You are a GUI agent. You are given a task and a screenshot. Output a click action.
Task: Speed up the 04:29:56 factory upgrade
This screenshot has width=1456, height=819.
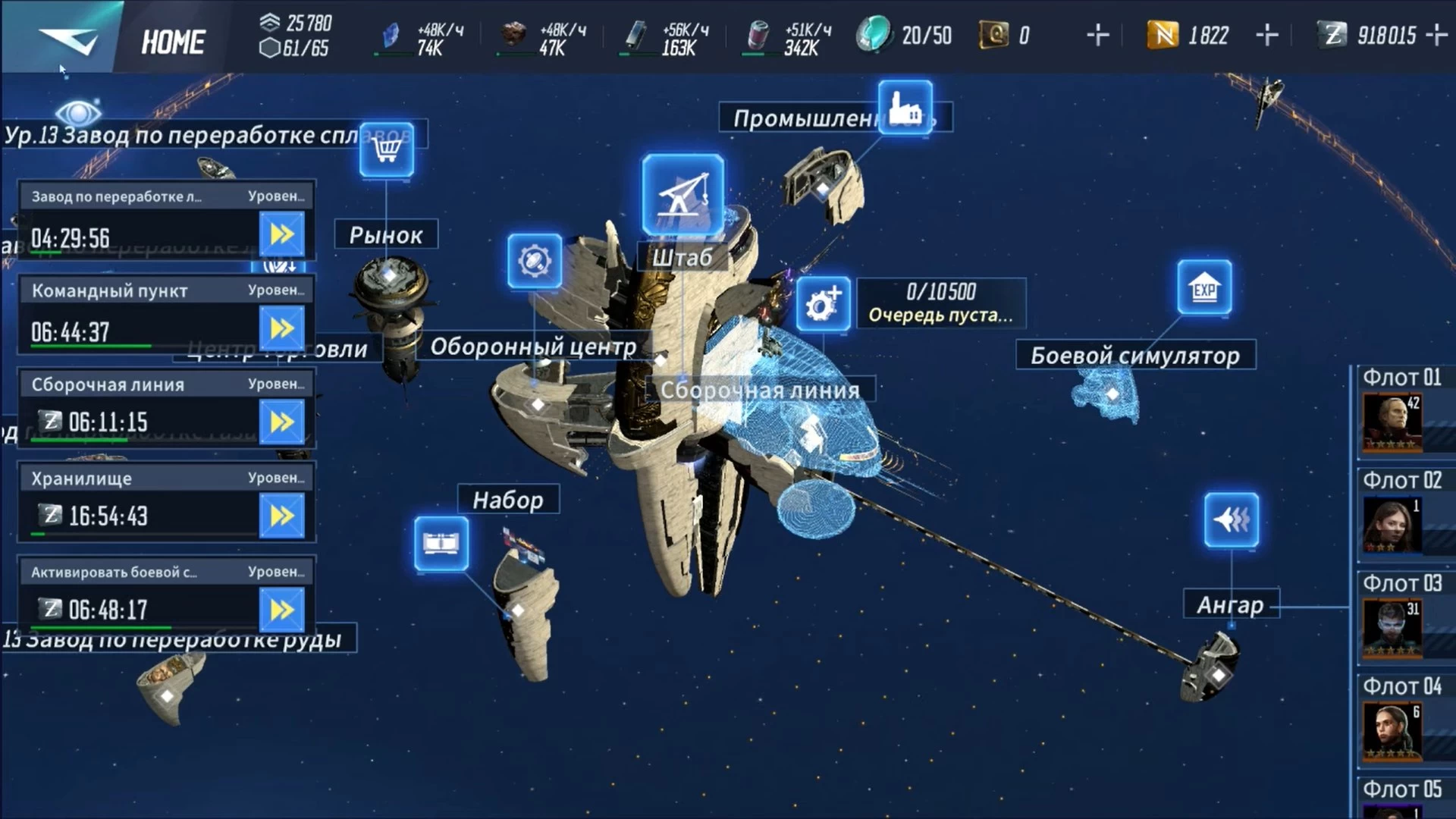[282, 234]
